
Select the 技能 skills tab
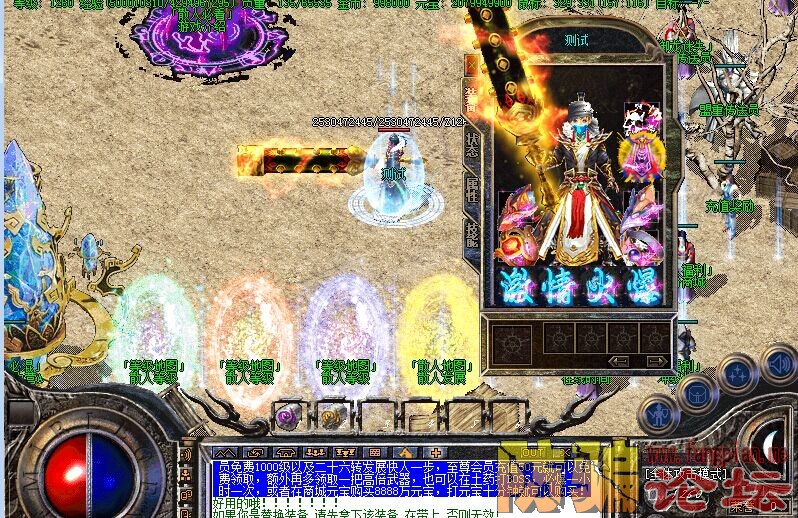(472, 233)
